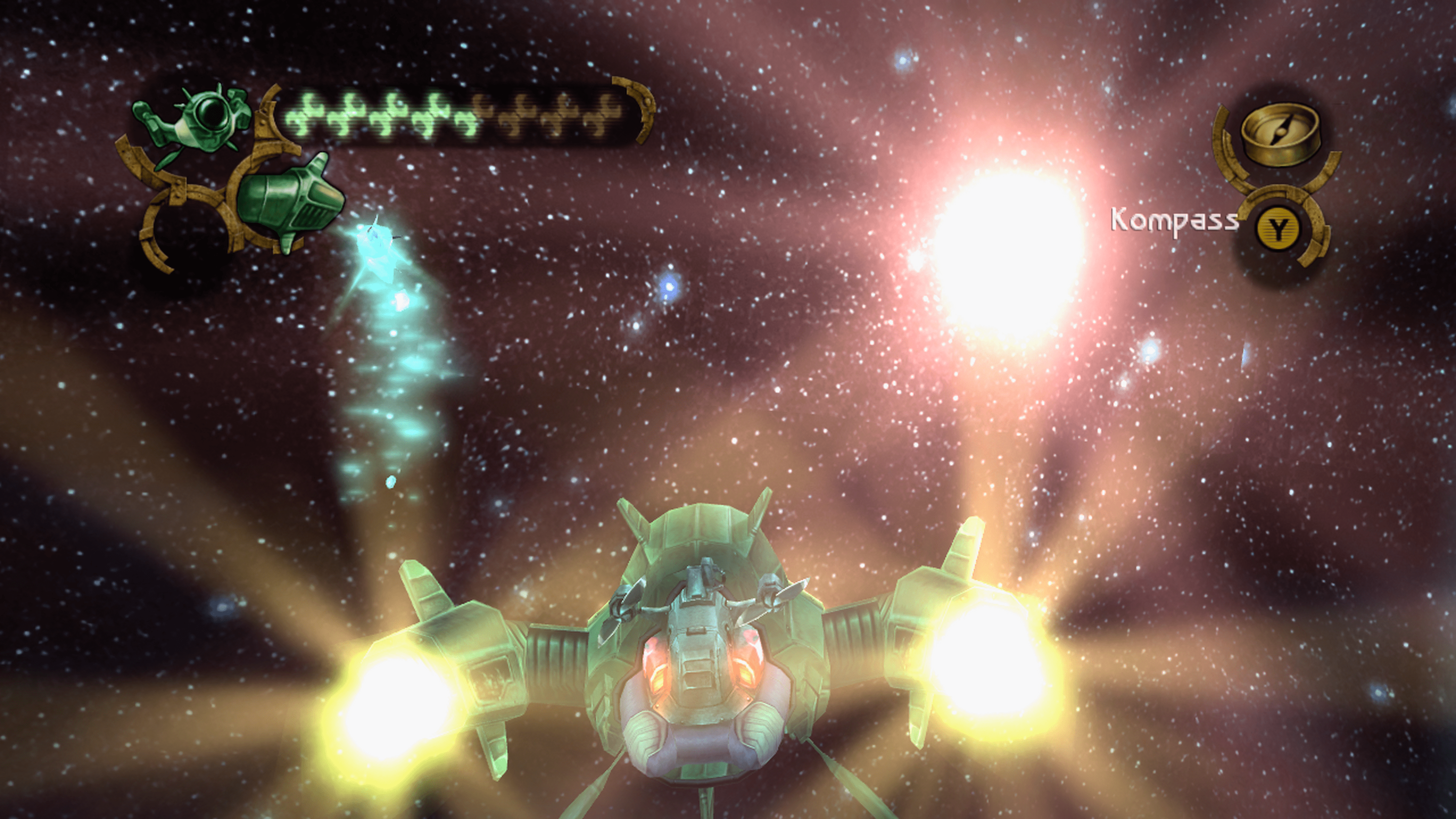Open the brass compass icon
This screenshot has height=819, width=1456.
pos(1279,135)
